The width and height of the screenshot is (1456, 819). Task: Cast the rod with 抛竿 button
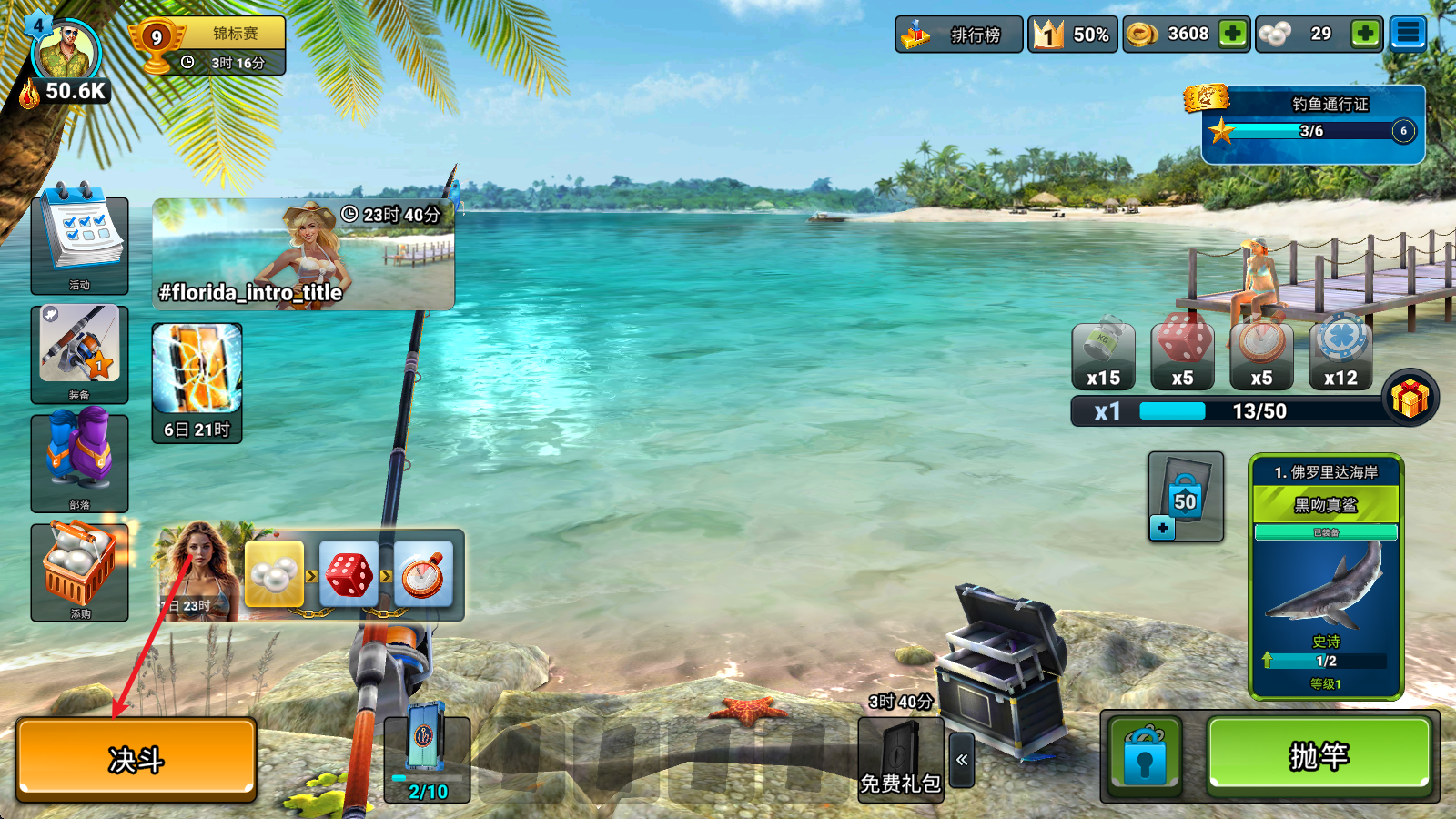point(1319,755)
